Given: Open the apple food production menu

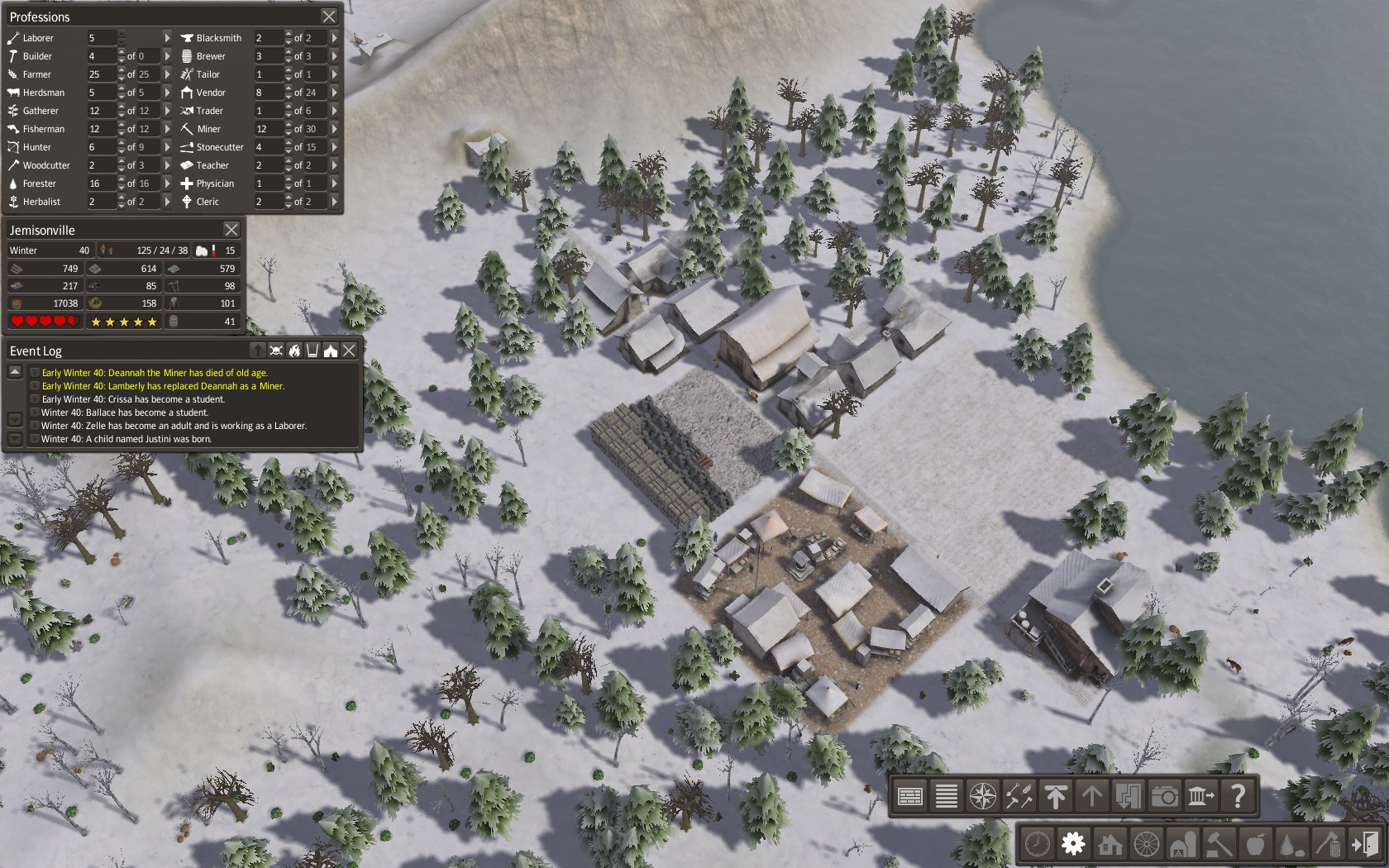Looking at the screenshot, I should point(1255,844).
